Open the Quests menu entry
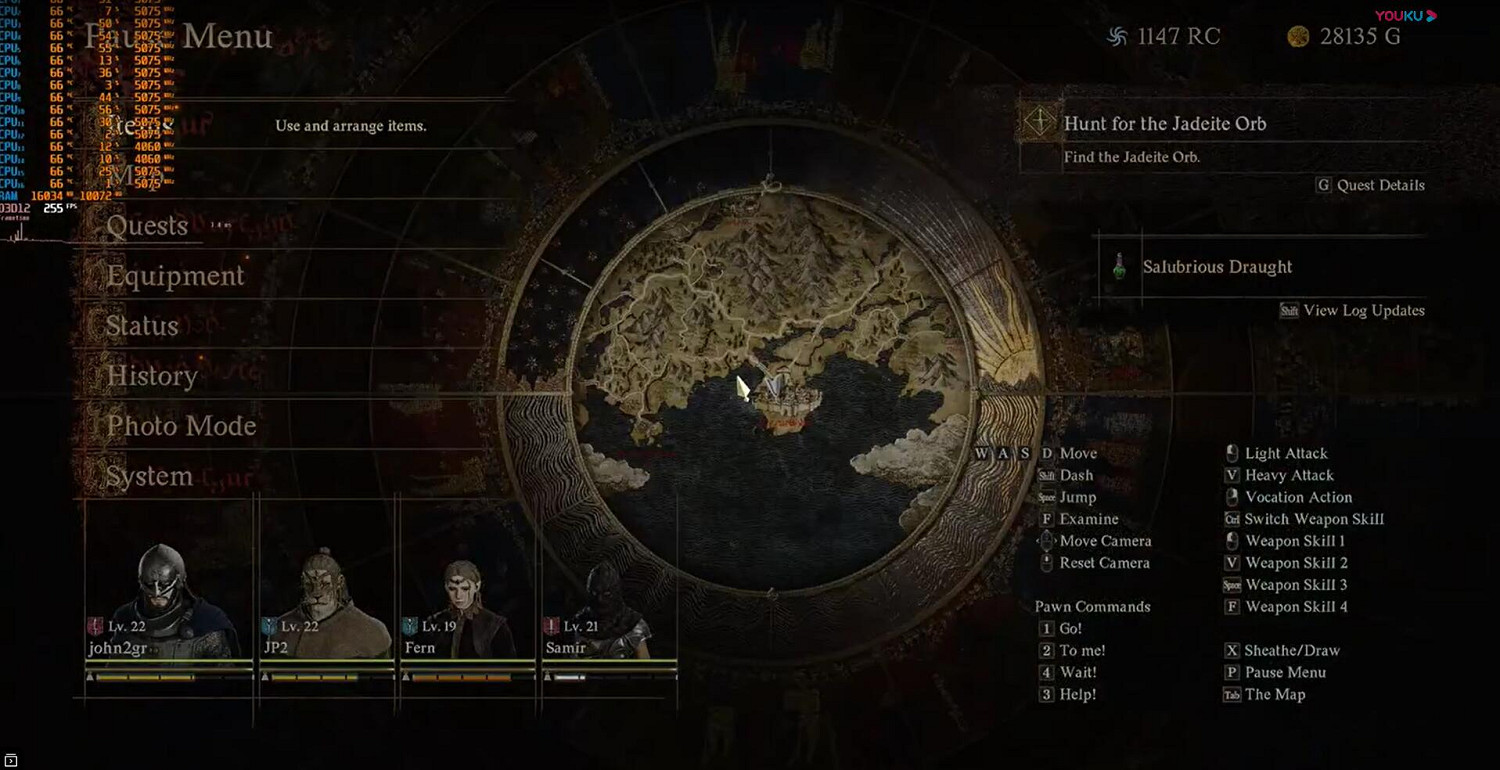Viewport: 1500px width, 770px height. pyautogui.click(x=146, y=226)
